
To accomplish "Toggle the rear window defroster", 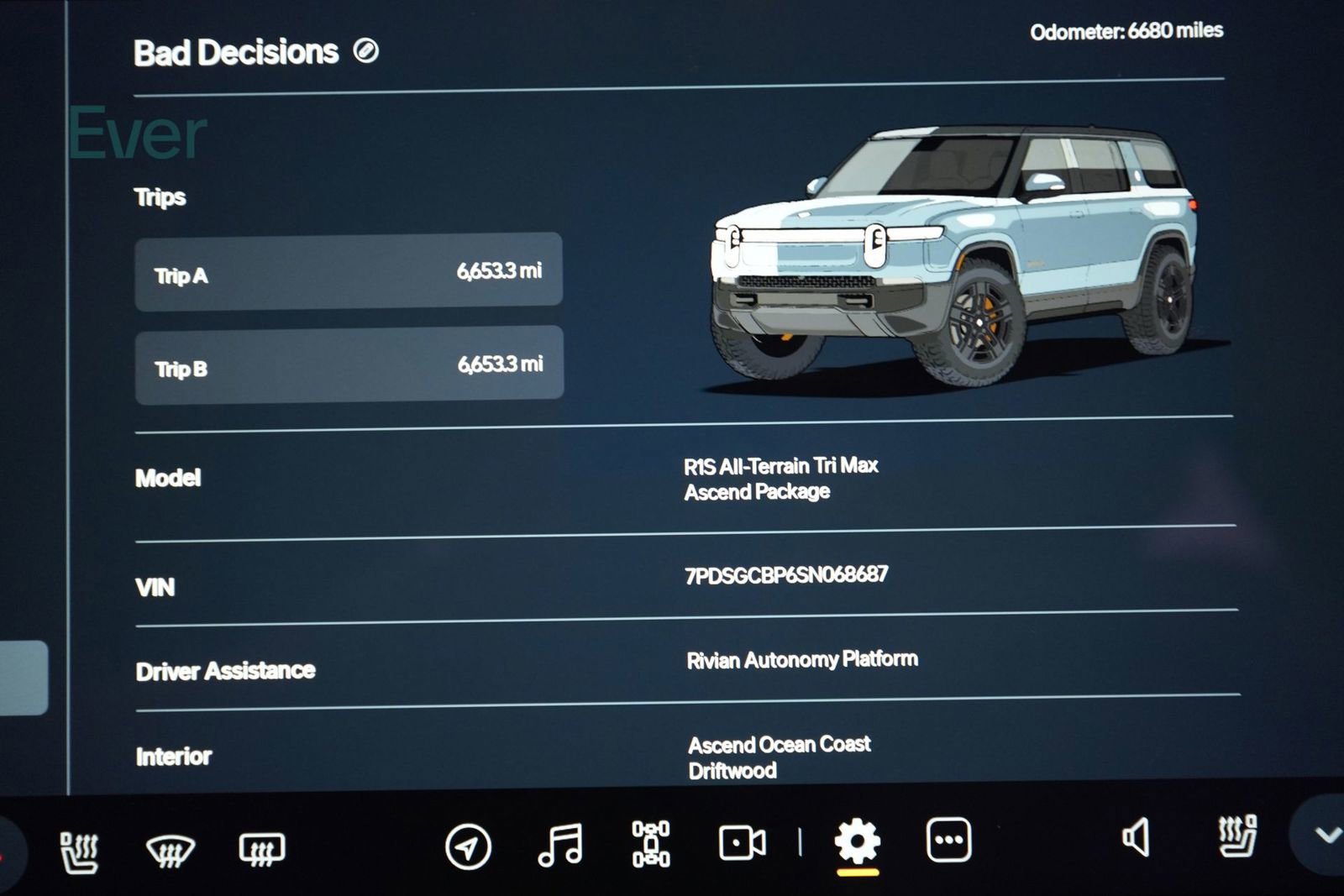I will tap(260, 851).
